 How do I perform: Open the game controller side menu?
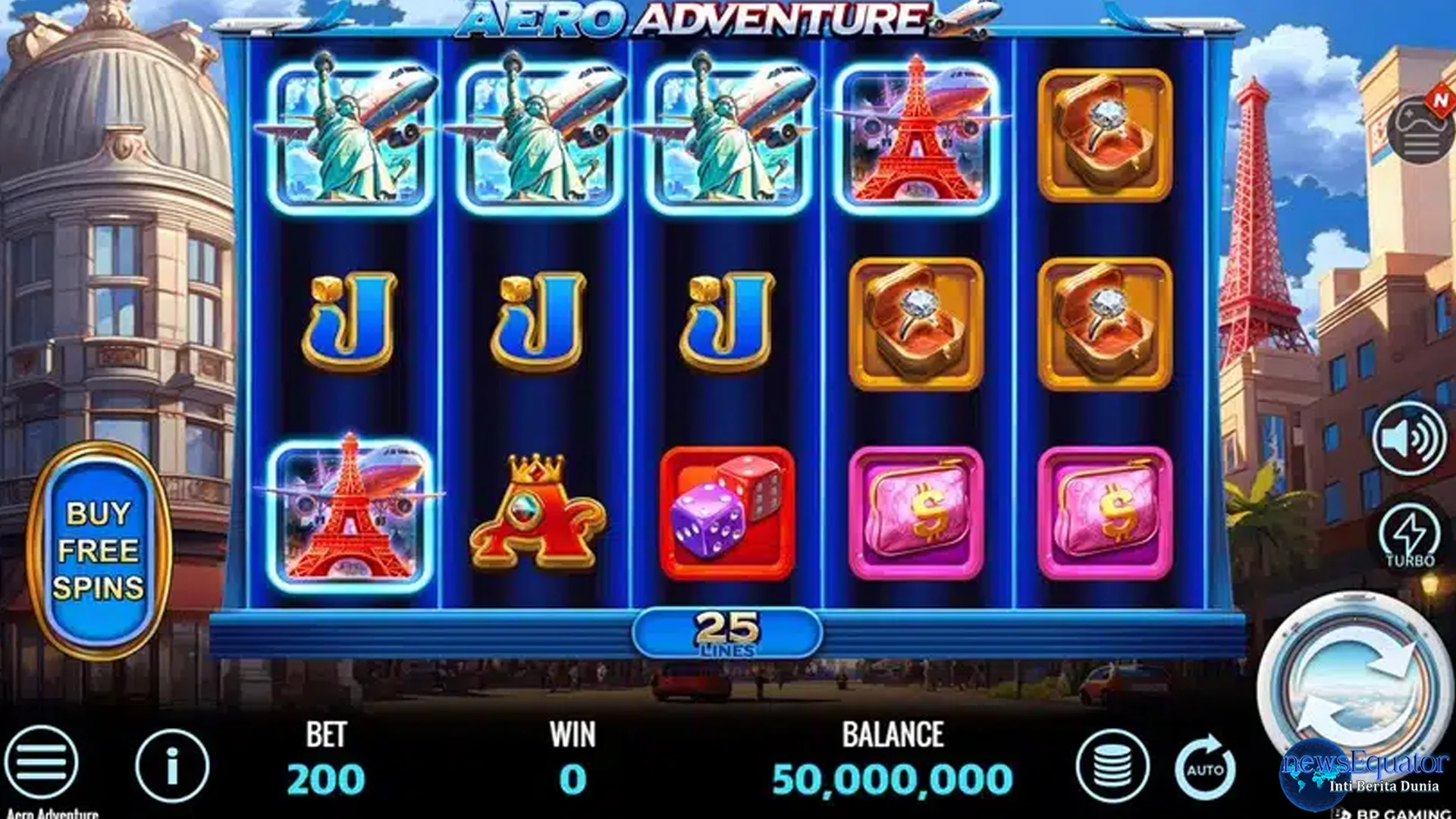1420,127
